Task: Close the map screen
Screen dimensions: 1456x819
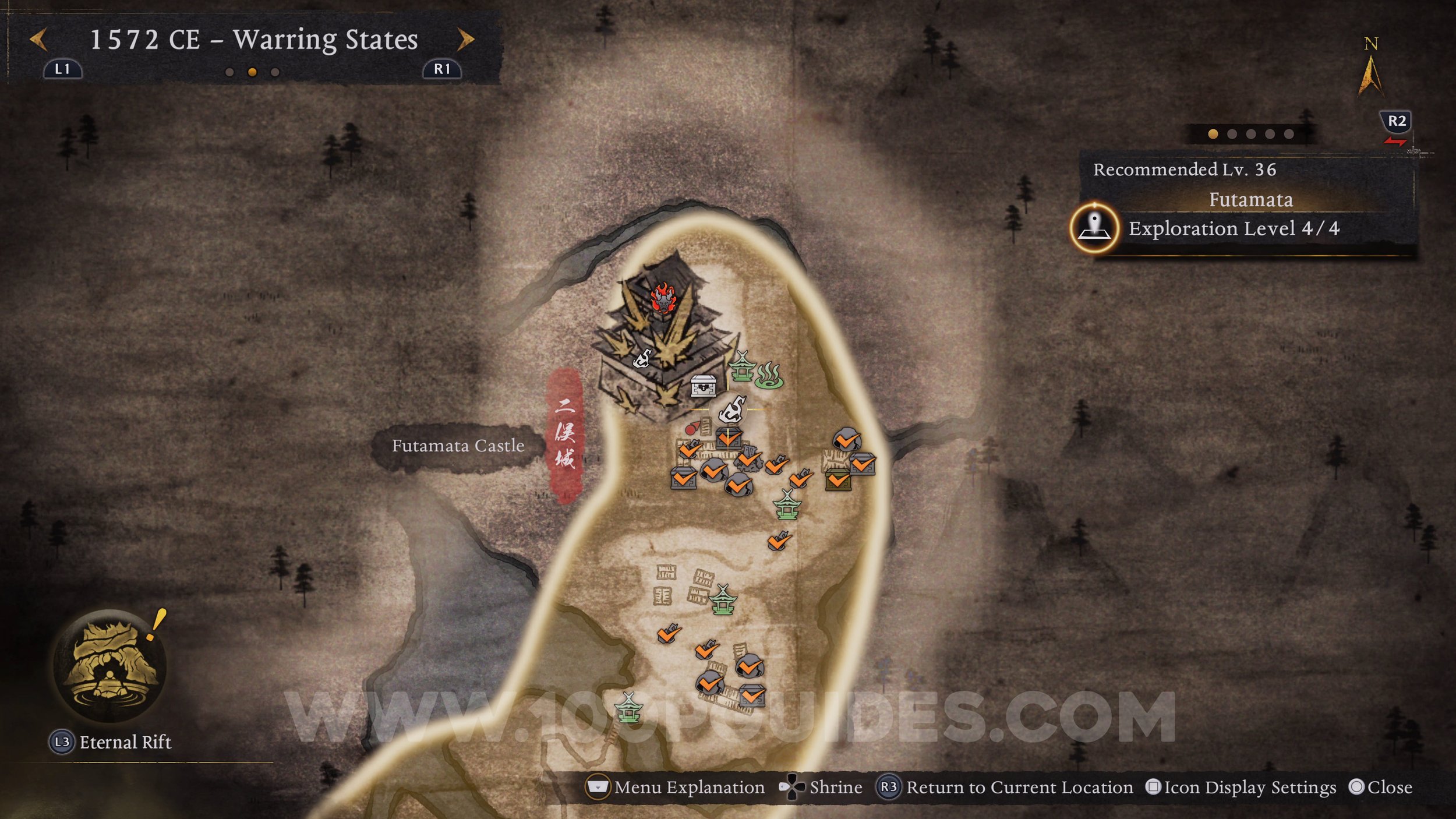Action: tap(1380, 788)
